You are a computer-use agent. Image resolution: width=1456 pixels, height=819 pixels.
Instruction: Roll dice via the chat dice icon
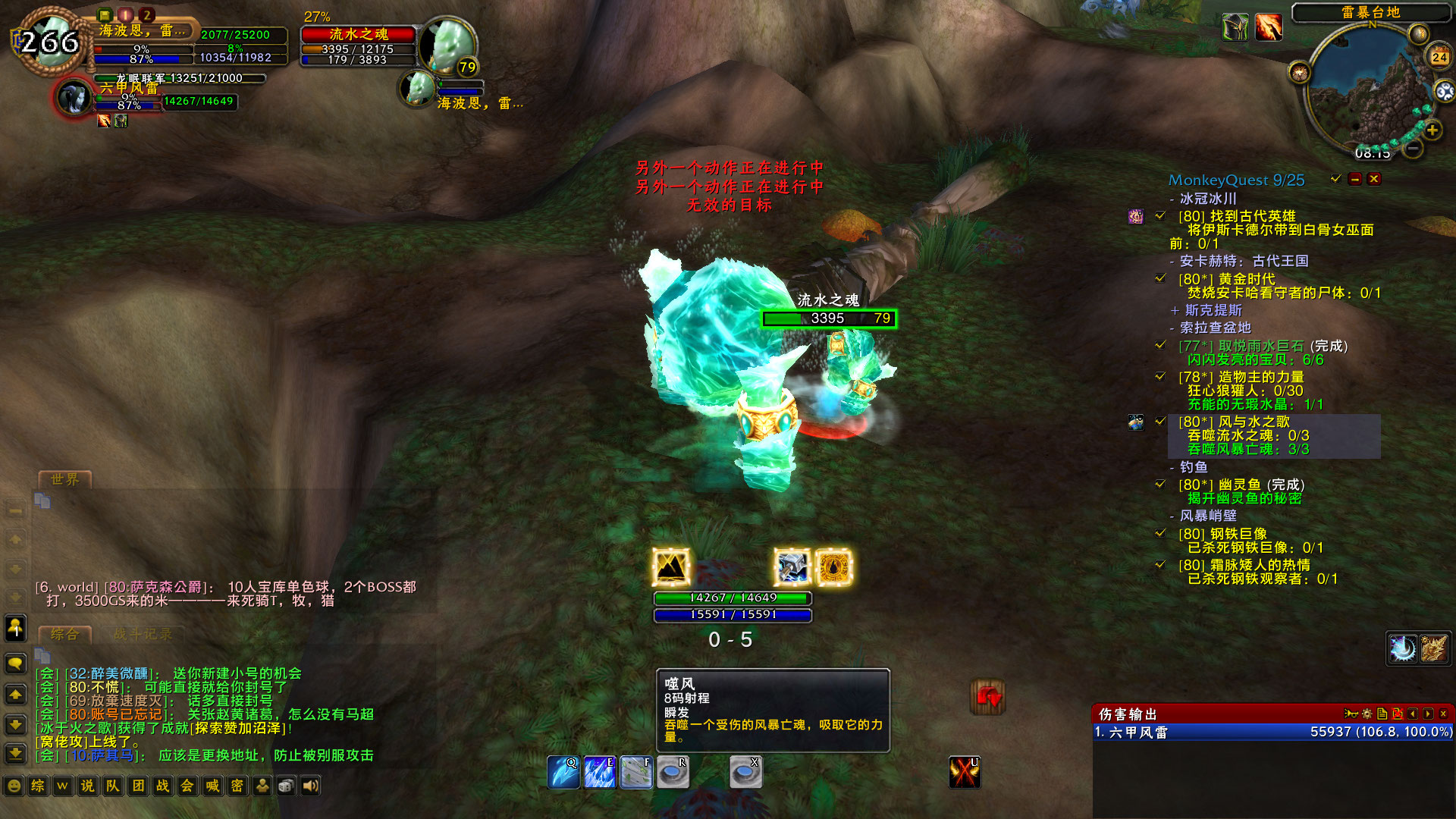[286, 786]
